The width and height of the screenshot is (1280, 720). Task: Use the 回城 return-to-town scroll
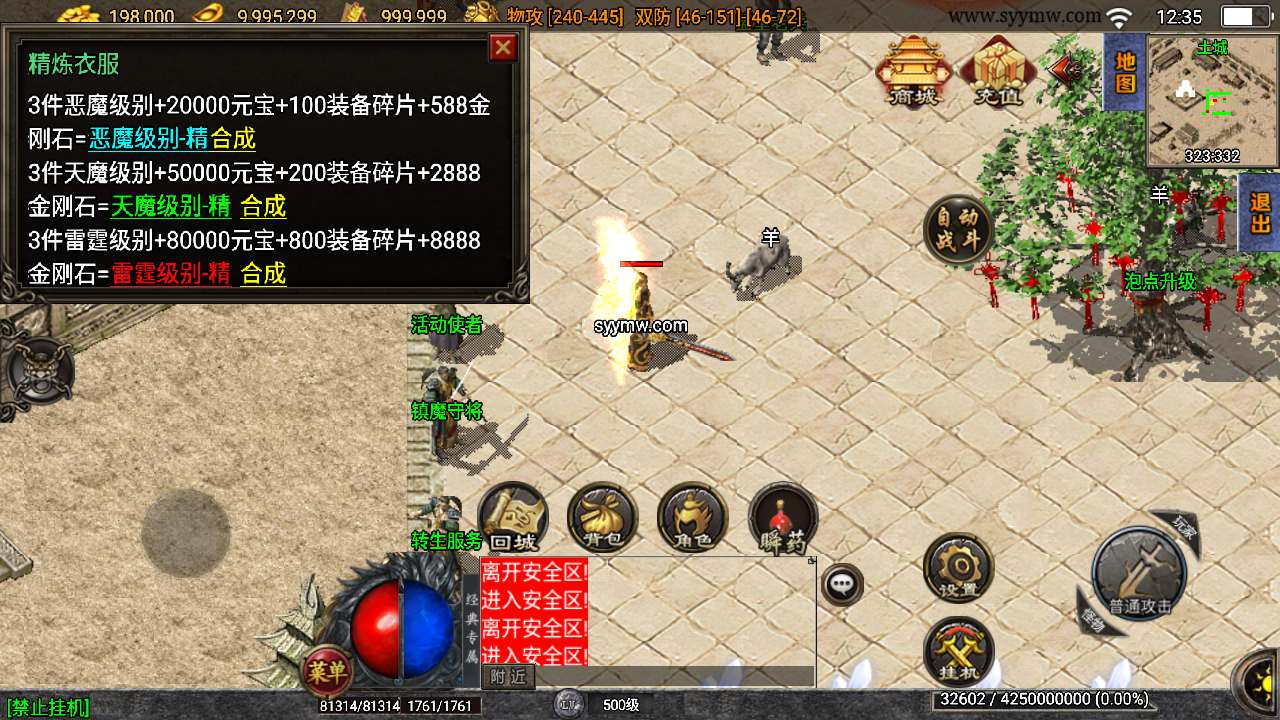tap(513, 517)
